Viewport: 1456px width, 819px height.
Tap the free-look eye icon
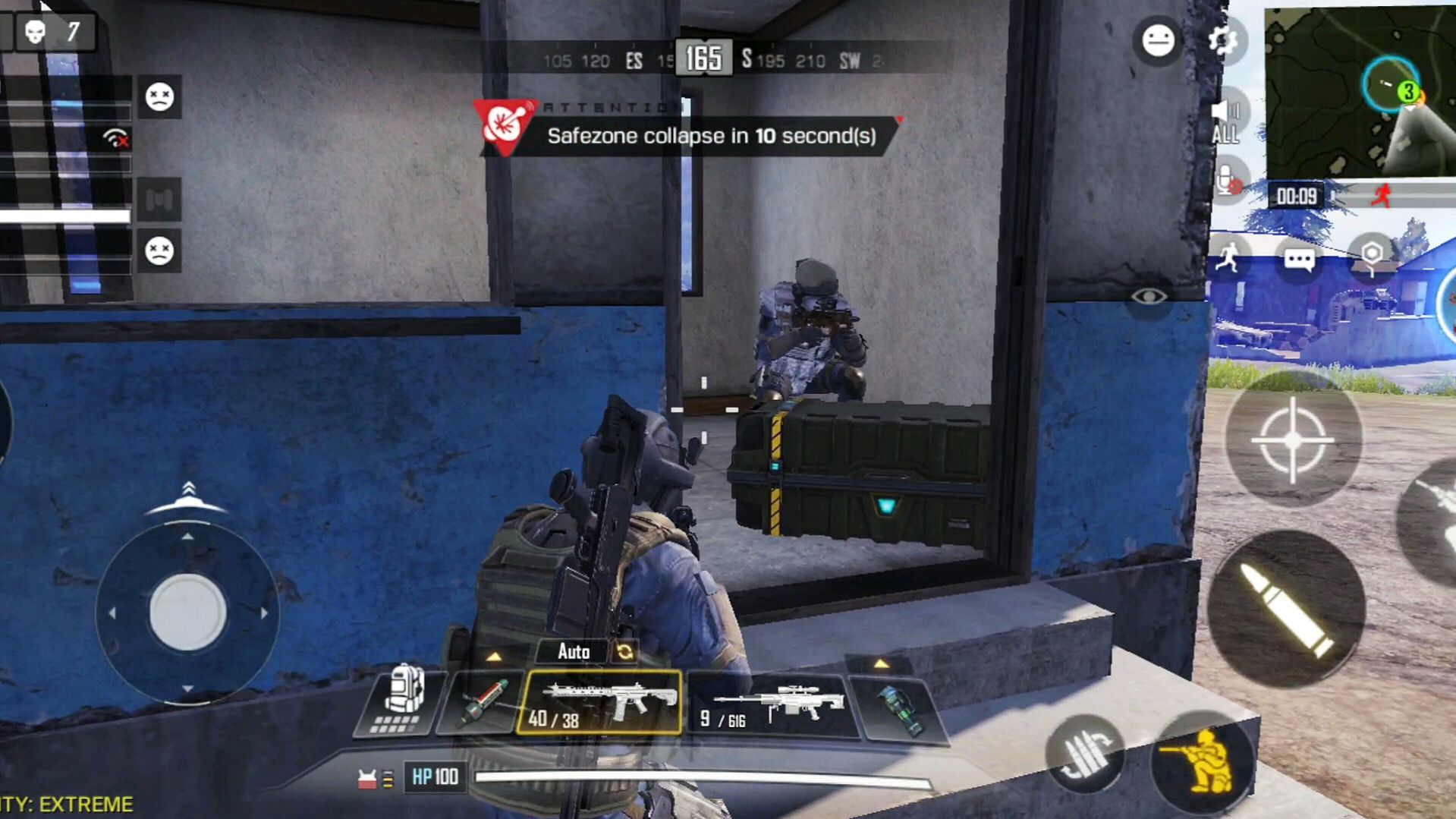click(1149, 296)
